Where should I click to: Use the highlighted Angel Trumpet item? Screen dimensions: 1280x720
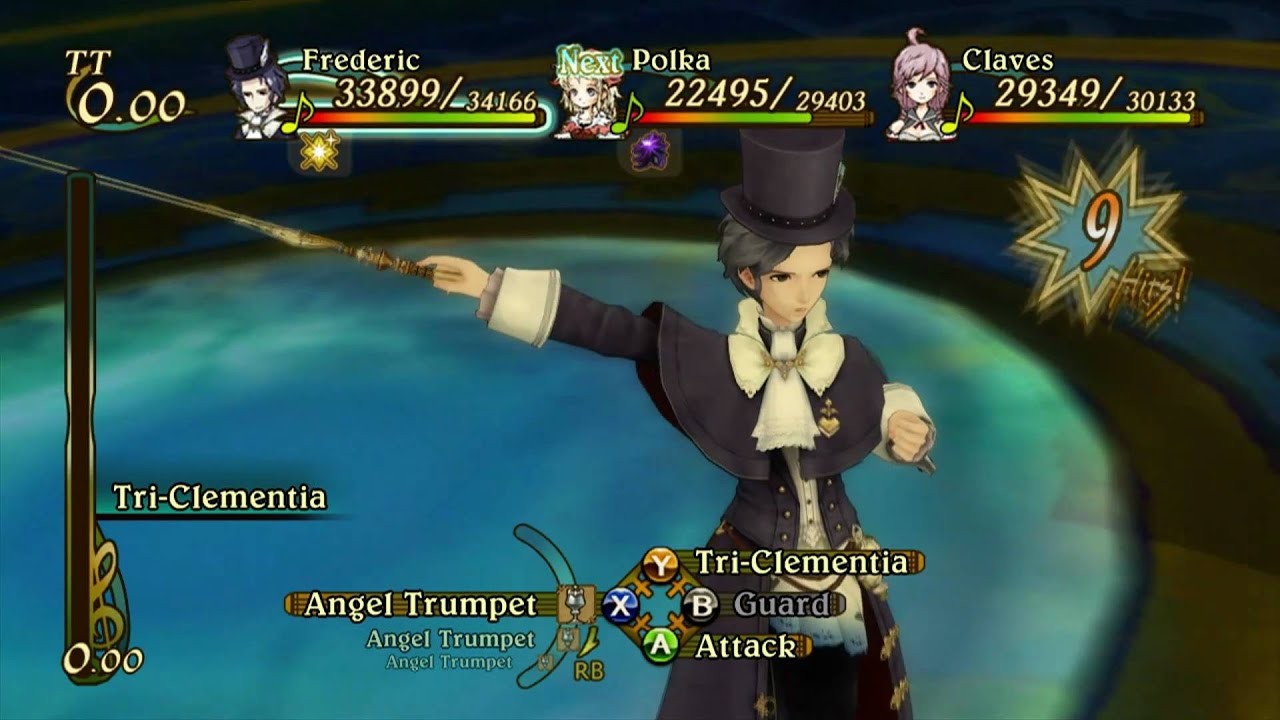420,604
